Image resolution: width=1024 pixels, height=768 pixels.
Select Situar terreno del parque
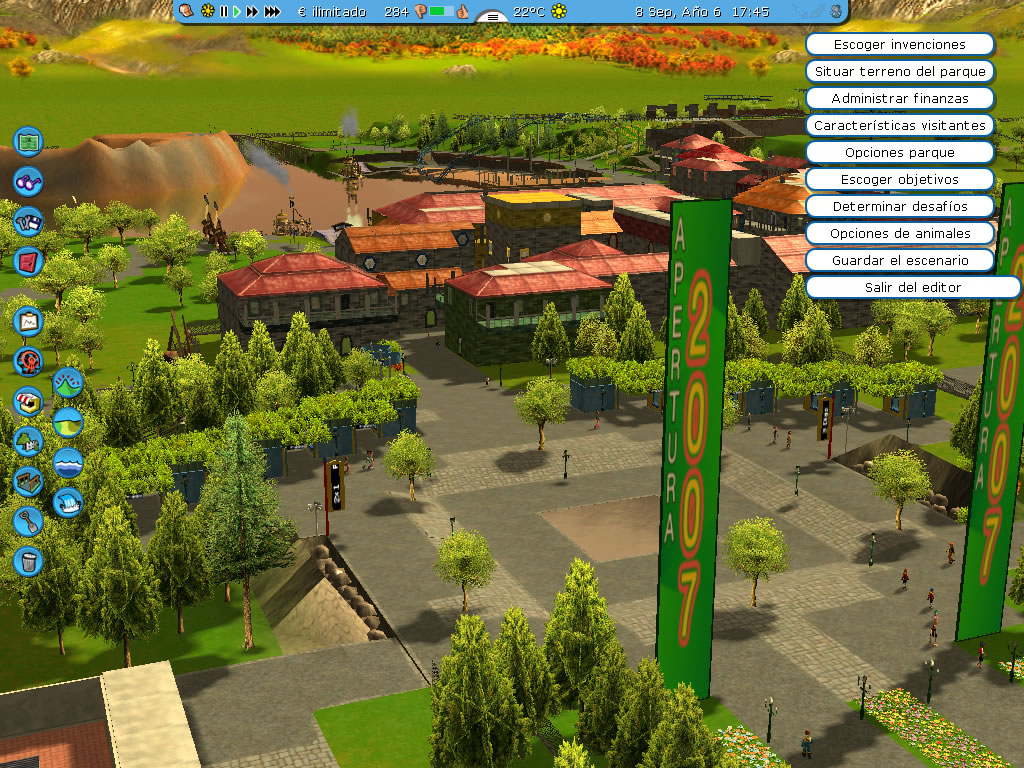tap(899, 72)
